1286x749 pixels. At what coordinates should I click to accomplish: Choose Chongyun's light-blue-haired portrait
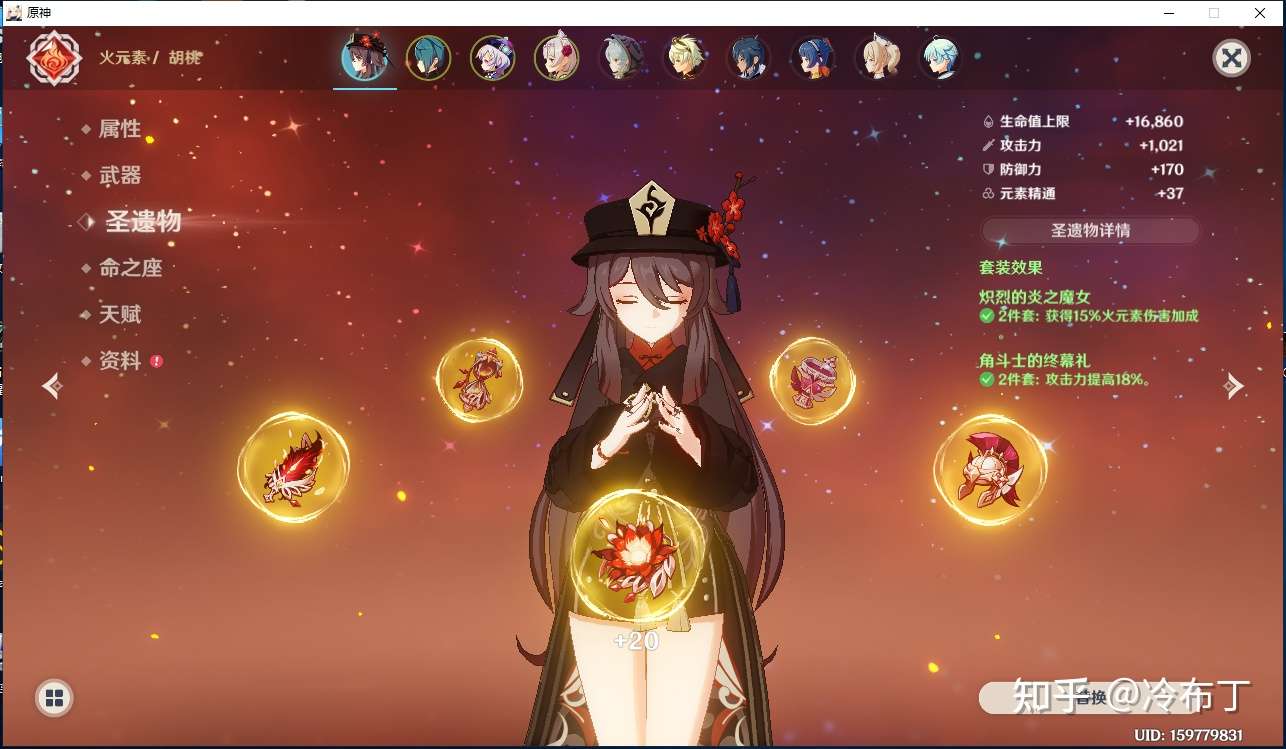click(939, 59)
